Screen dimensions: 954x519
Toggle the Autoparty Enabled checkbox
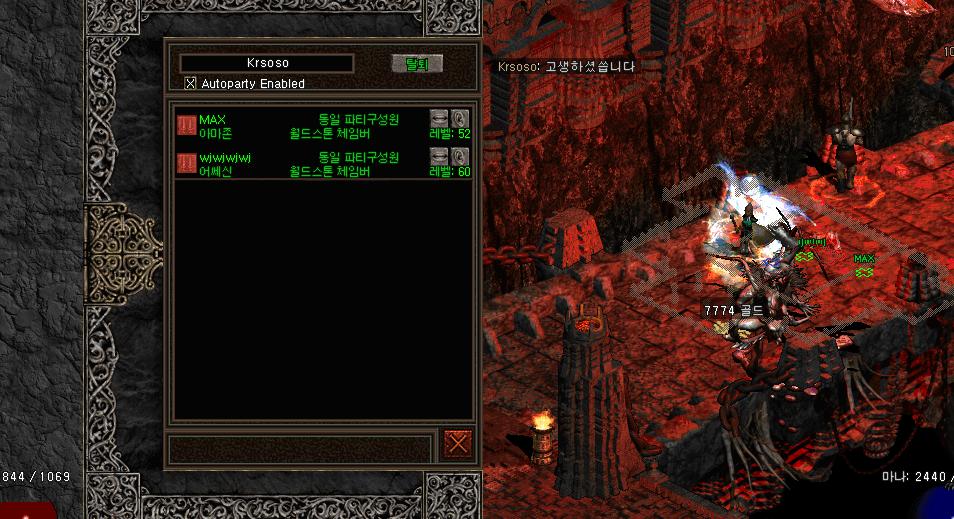191,84
